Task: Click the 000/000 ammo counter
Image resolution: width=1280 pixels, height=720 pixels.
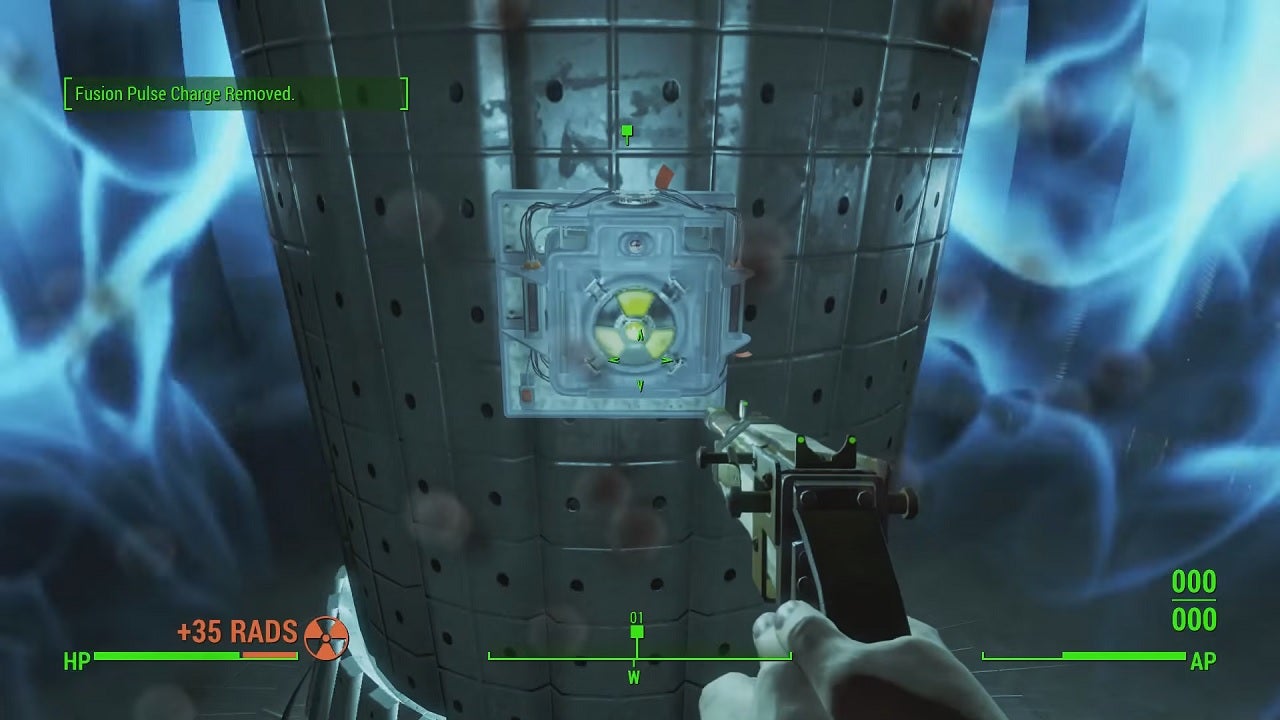Action: point(1193,601)
